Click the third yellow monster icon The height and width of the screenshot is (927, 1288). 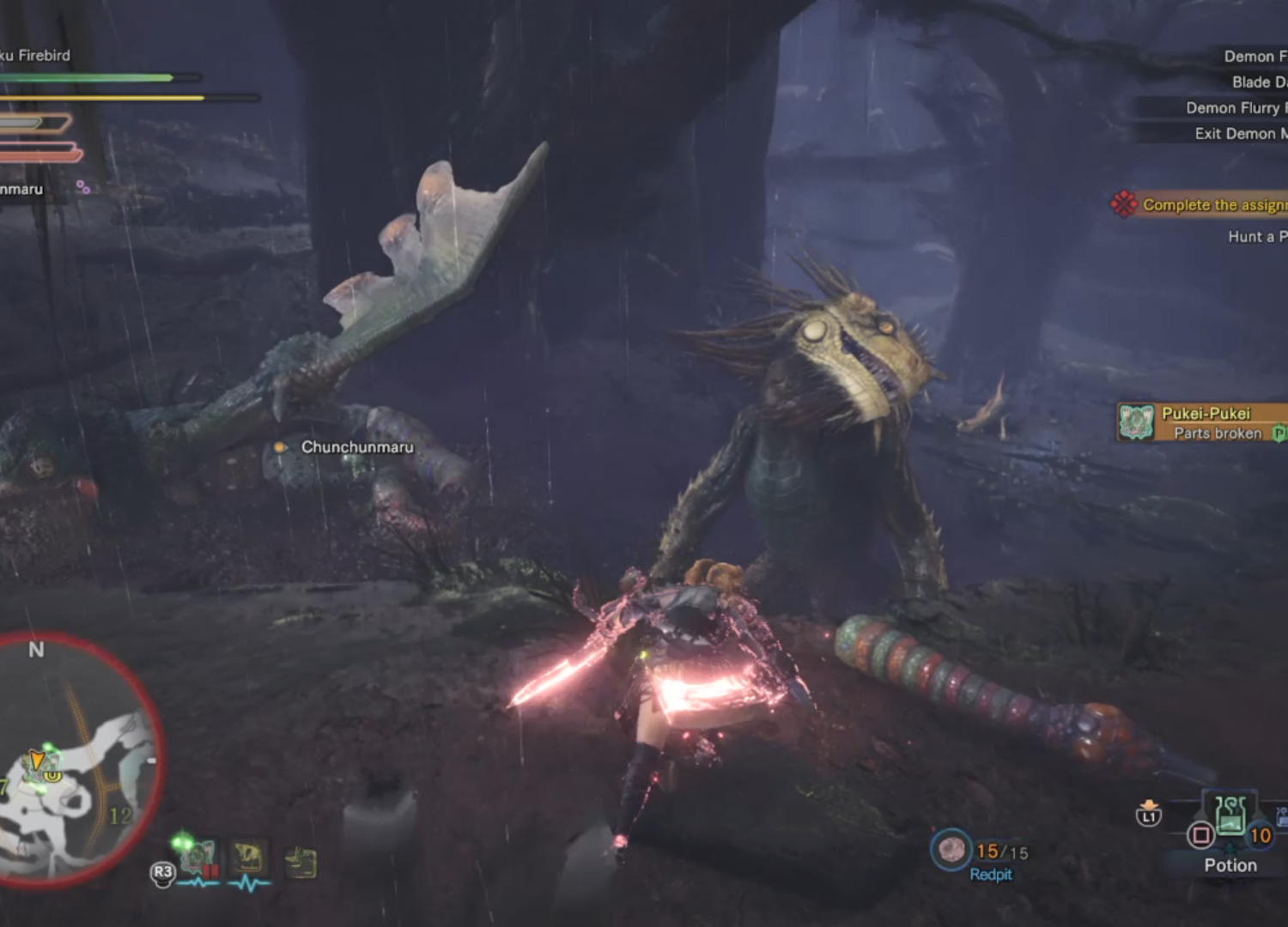click(301, 862)
